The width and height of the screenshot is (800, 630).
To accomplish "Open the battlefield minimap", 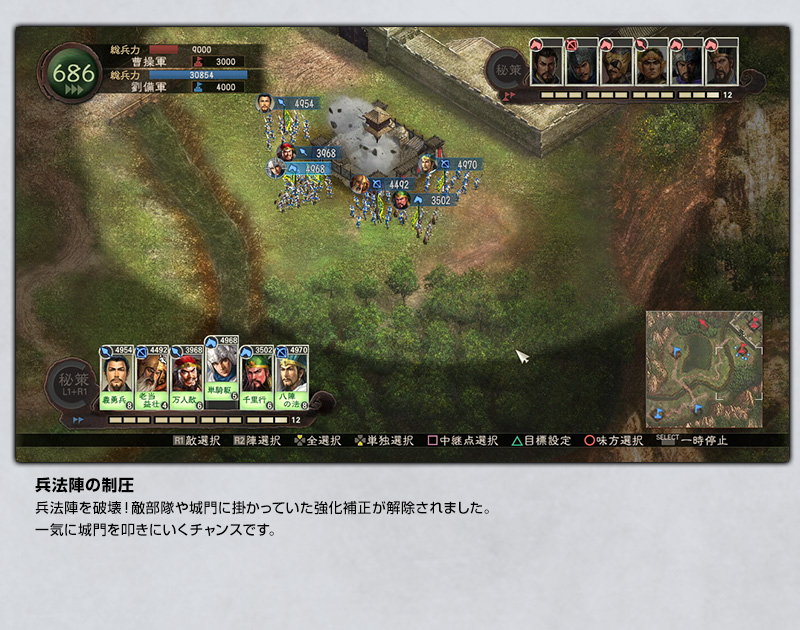I will [703, 368].
